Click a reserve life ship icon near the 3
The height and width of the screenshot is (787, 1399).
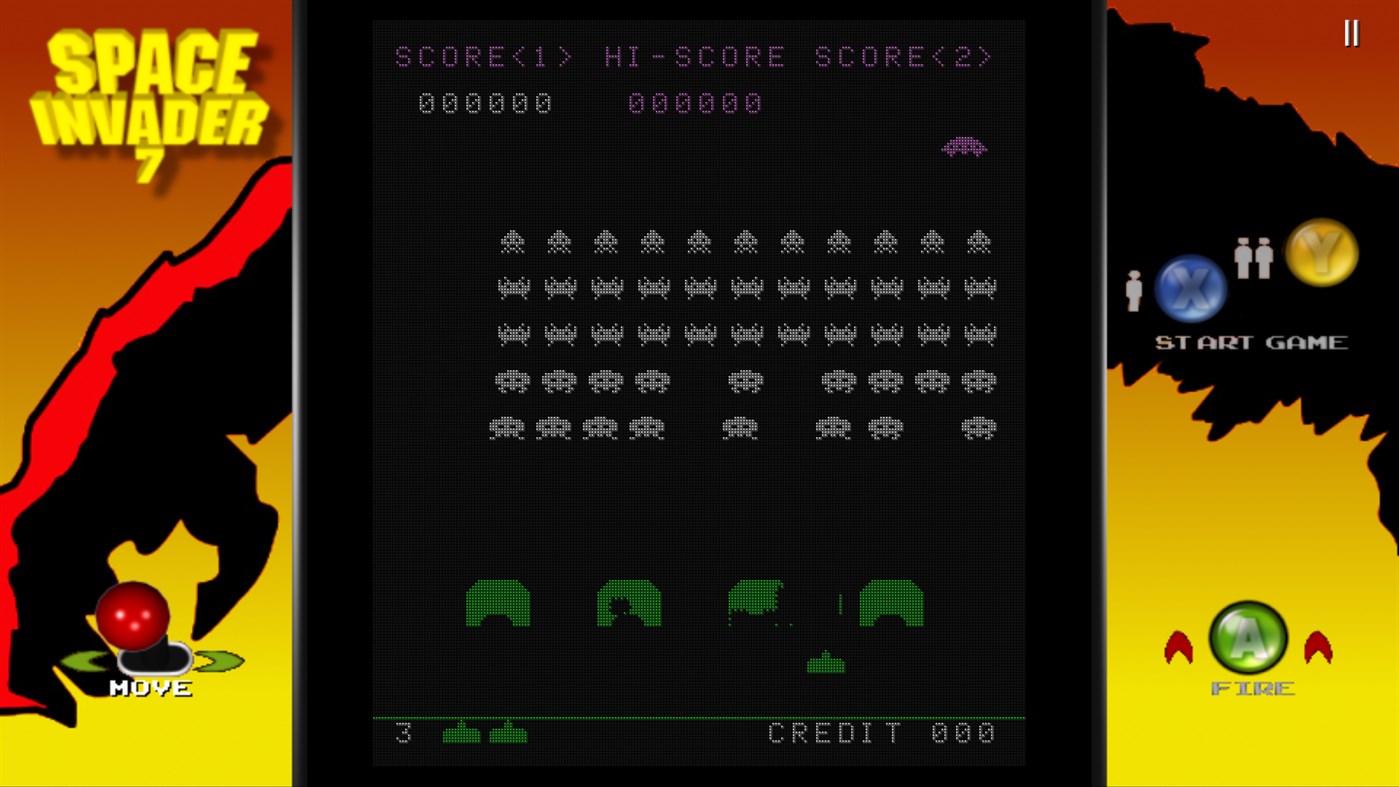pyautogui.click(x=459, y=732)
